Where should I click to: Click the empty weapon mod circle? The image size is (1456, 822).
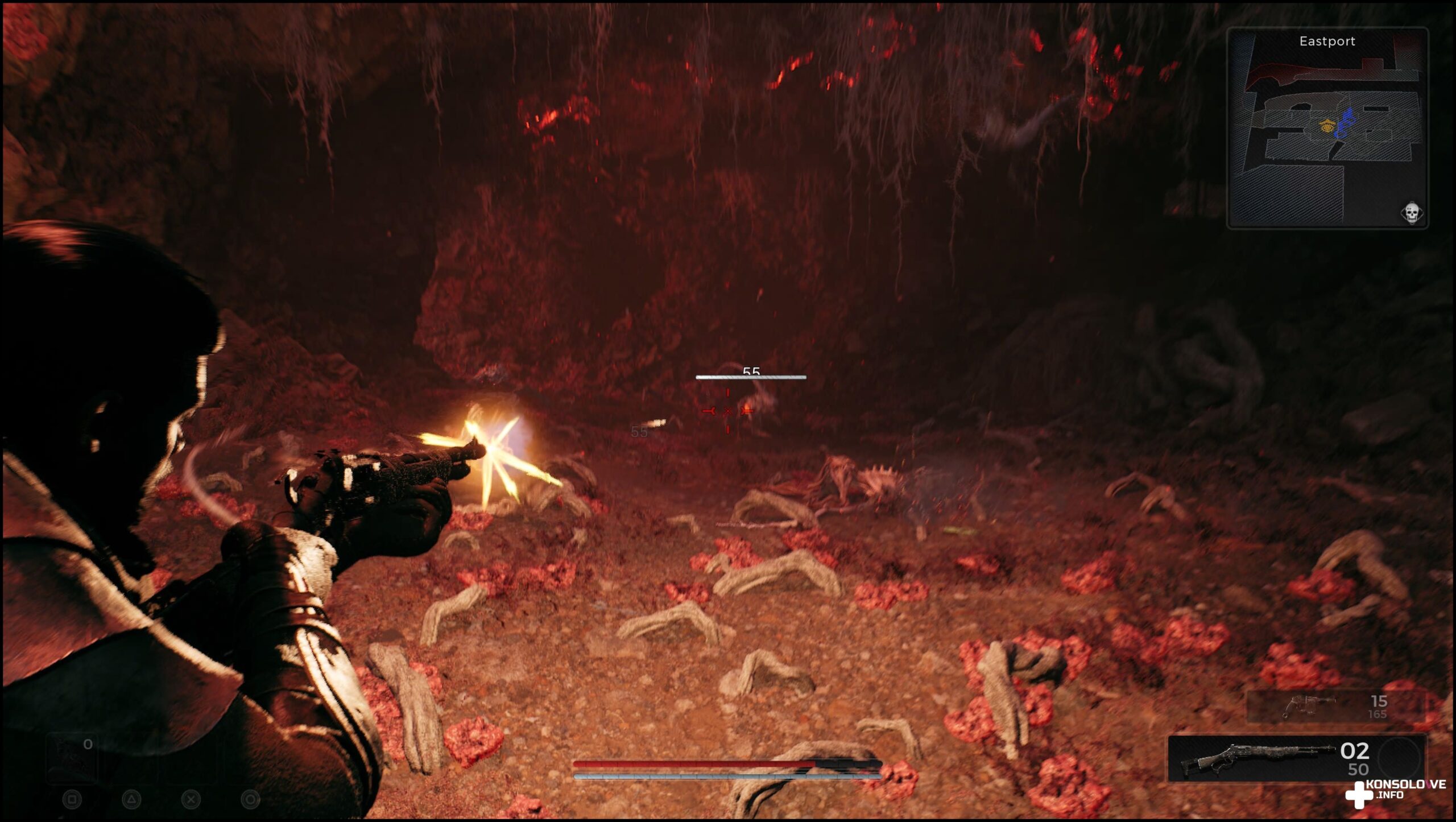click(x=1400, y=759)
